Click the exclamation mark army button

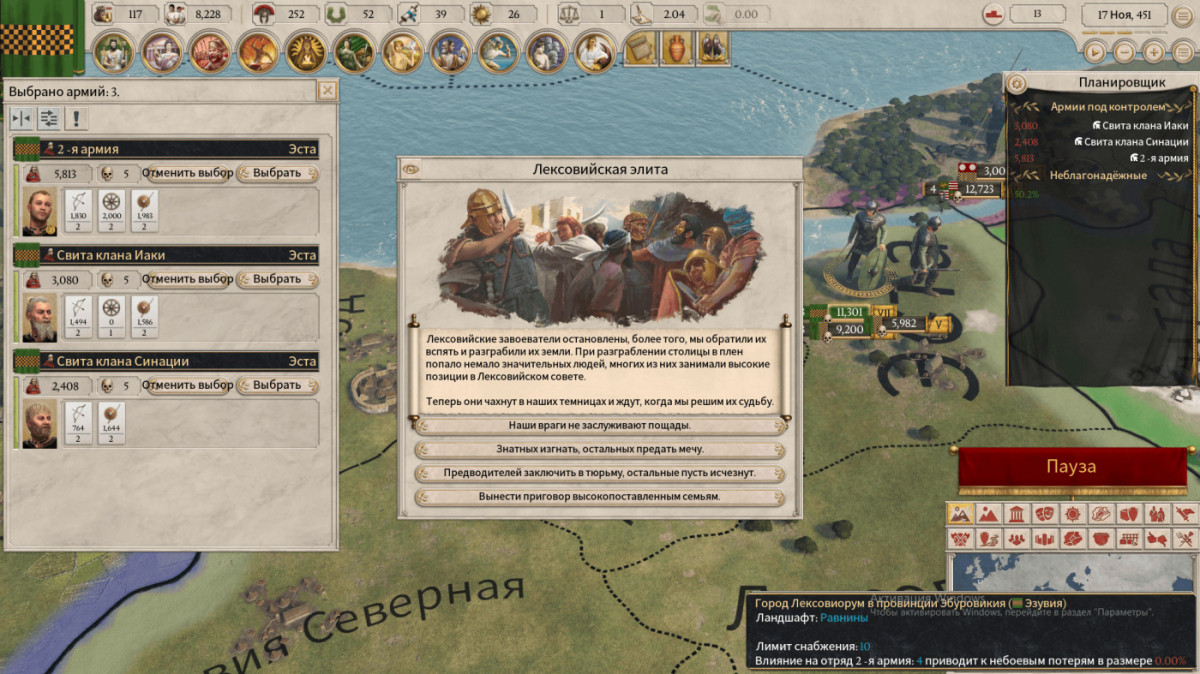[76, 119]
